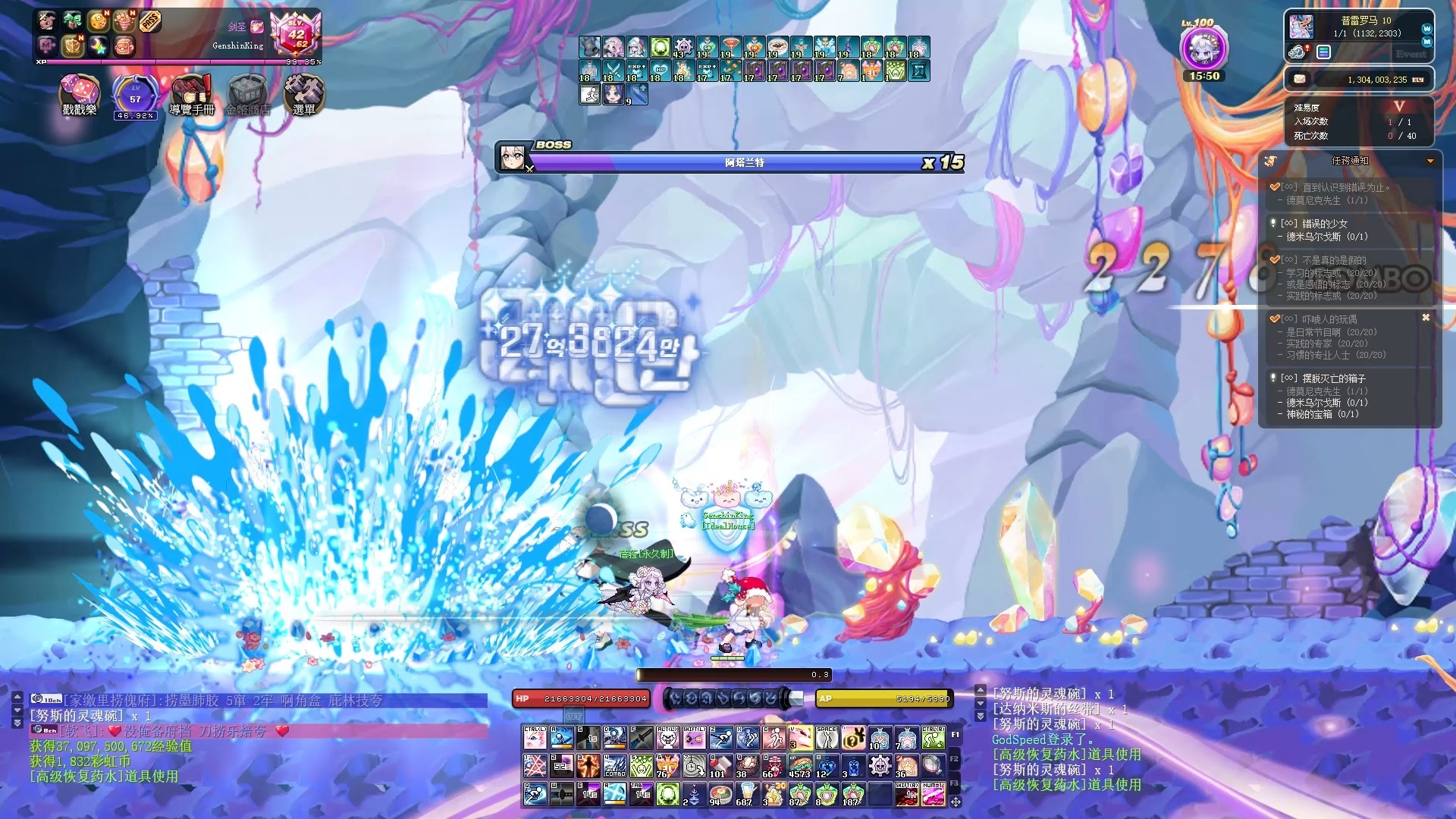
Task: Open the 戳戳樂 dice event
Action: (x=79, y=95)
